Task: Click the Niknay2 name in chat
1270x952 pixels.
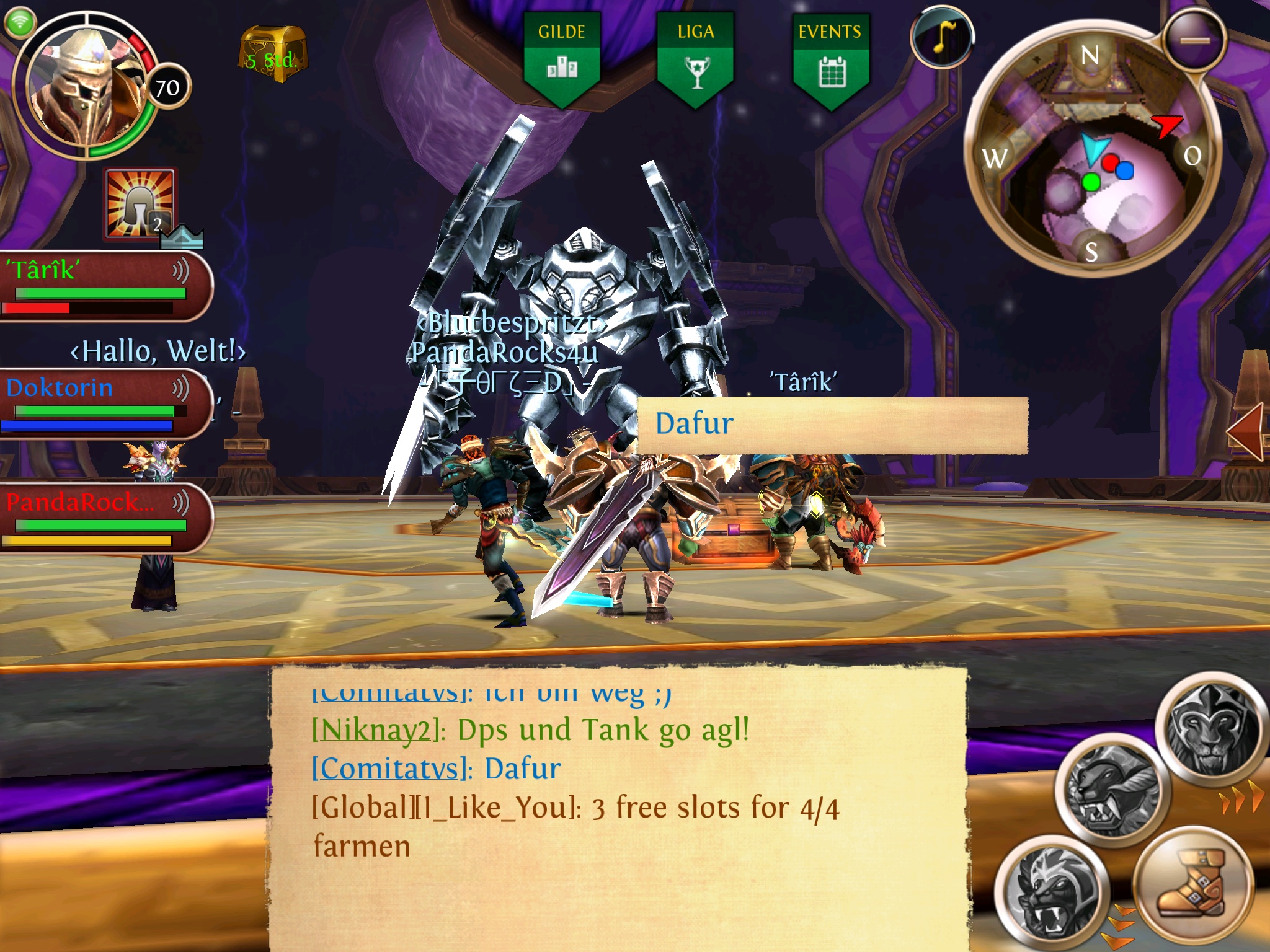Action: pyautogui.click(x=376, y=731)
